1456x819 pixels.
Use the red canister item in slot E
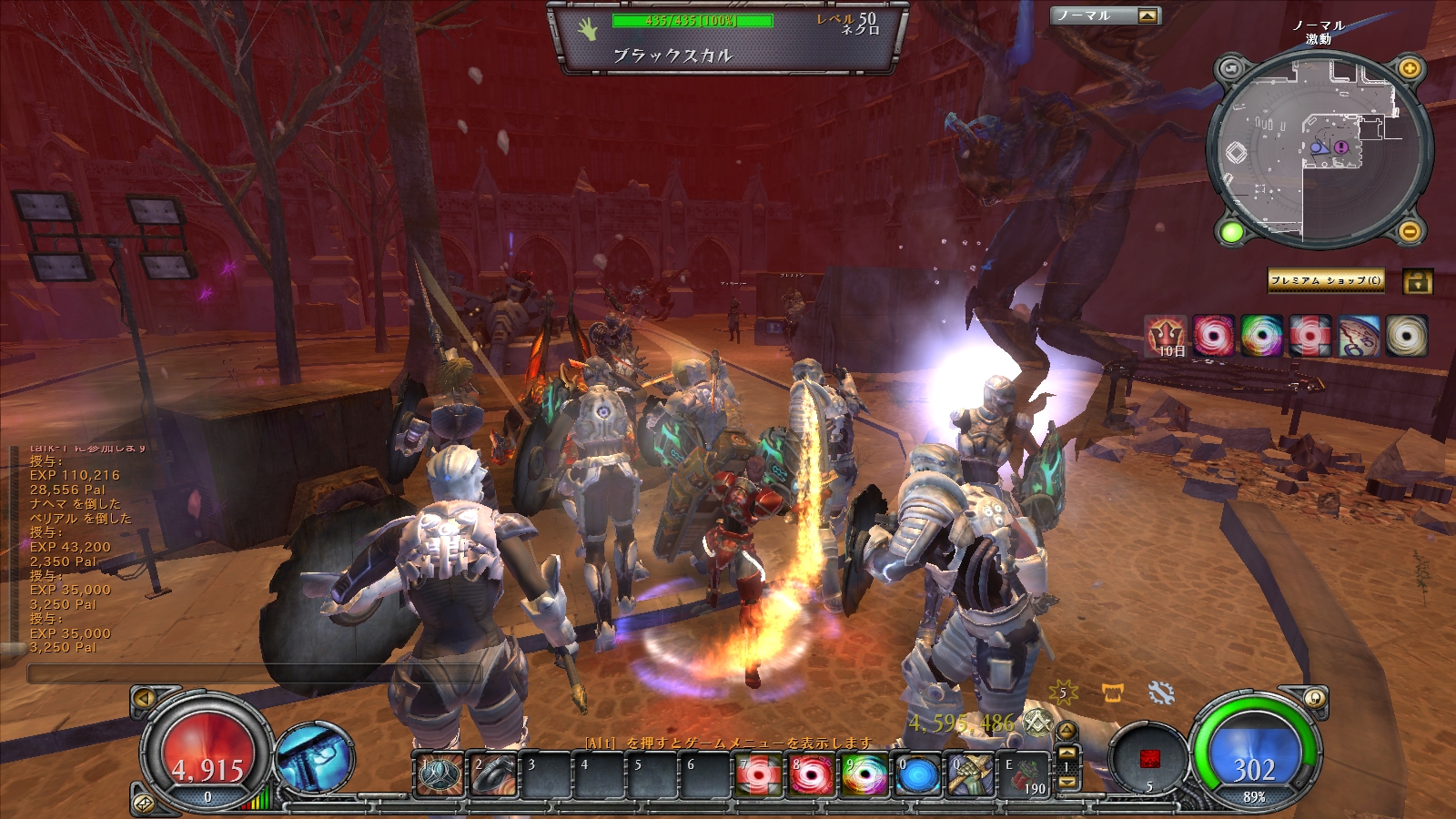pos(1025,776)
